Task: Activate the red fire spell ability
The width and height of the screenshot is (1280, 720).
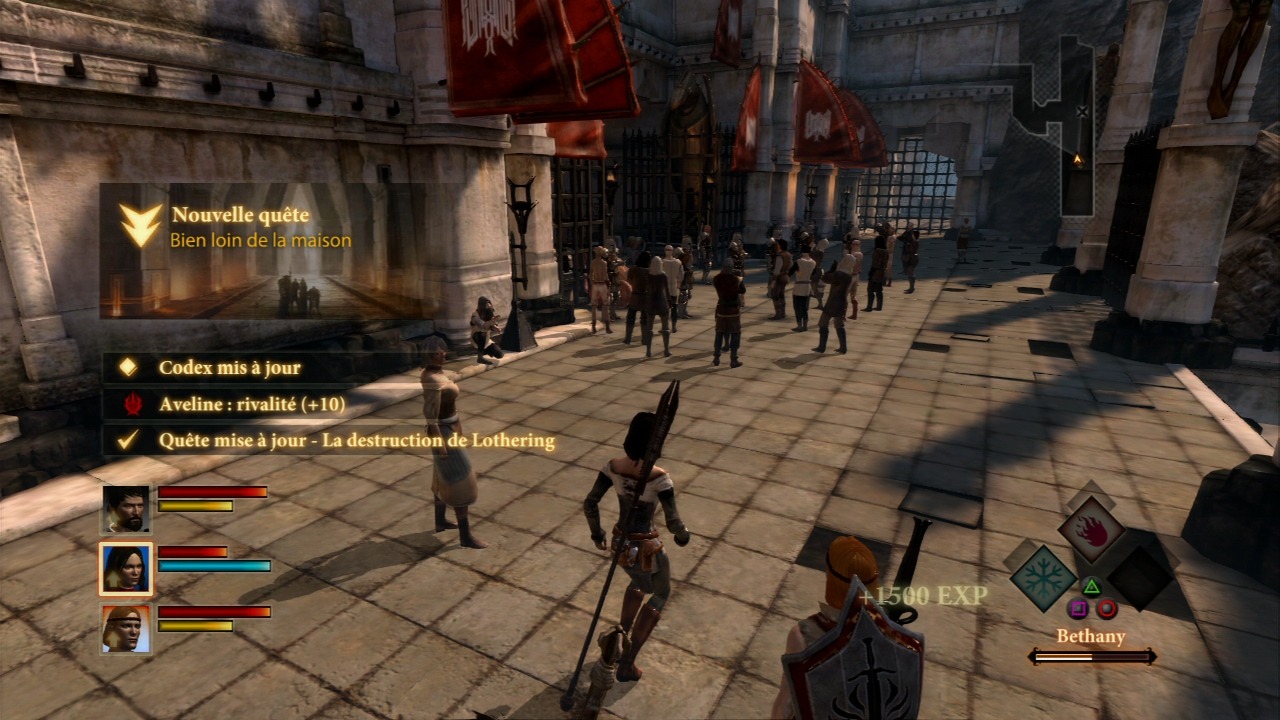Action: coord(1091,531)
